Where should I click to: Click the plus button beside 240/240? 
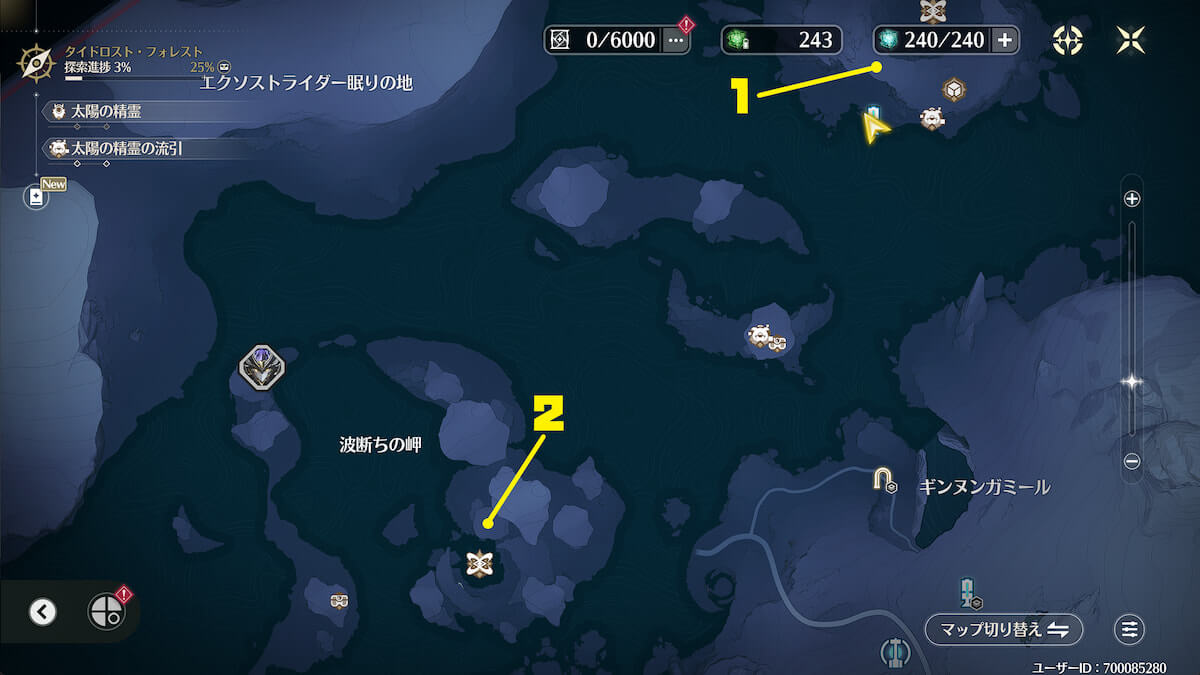click(x=1004, y=40)
